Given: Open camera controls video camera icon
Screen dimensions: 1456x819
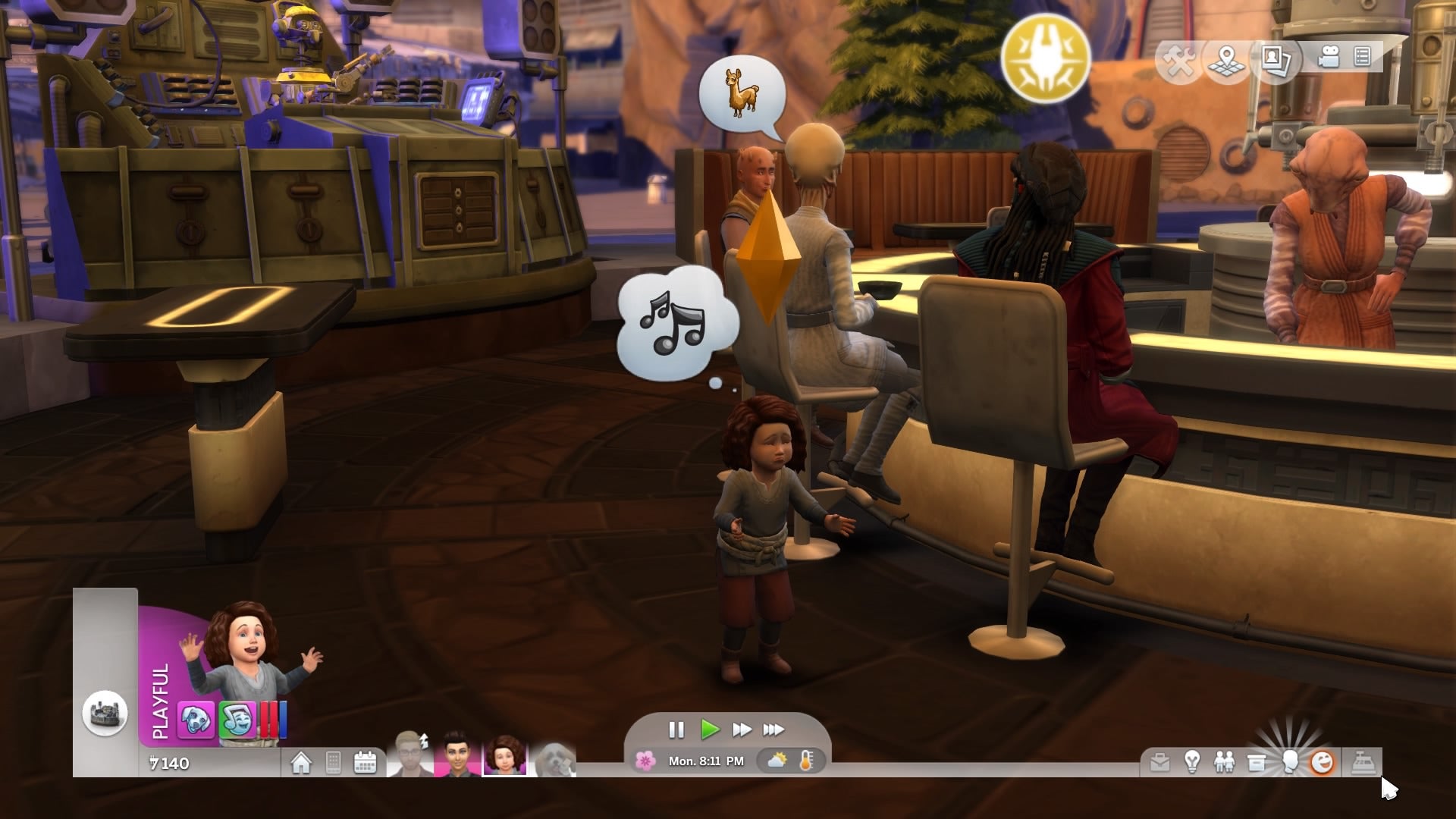Looking at the screenshot, I should tap(1328, 58).
